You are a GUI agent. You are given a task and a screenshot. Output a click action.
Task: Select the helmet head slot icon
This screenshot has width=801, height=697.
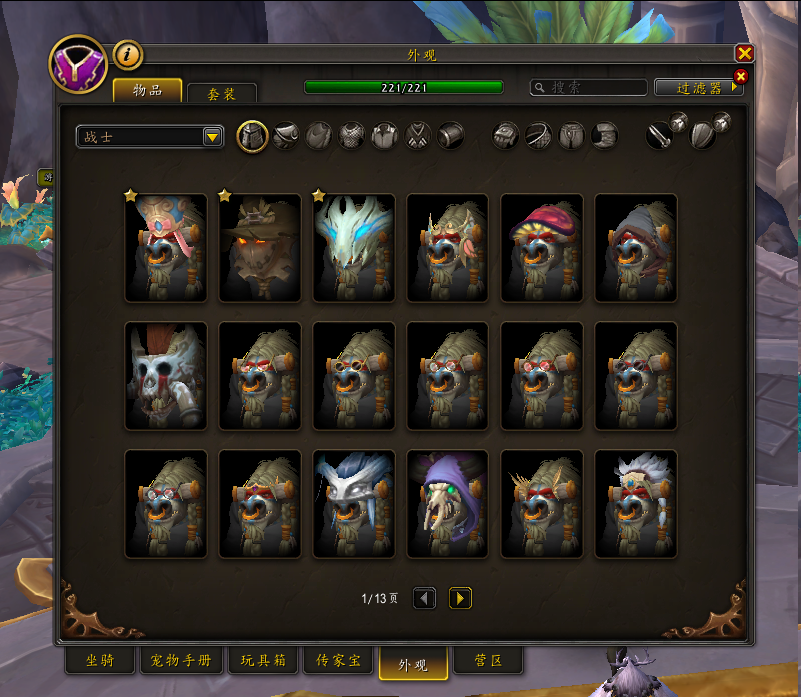point(252,136)
